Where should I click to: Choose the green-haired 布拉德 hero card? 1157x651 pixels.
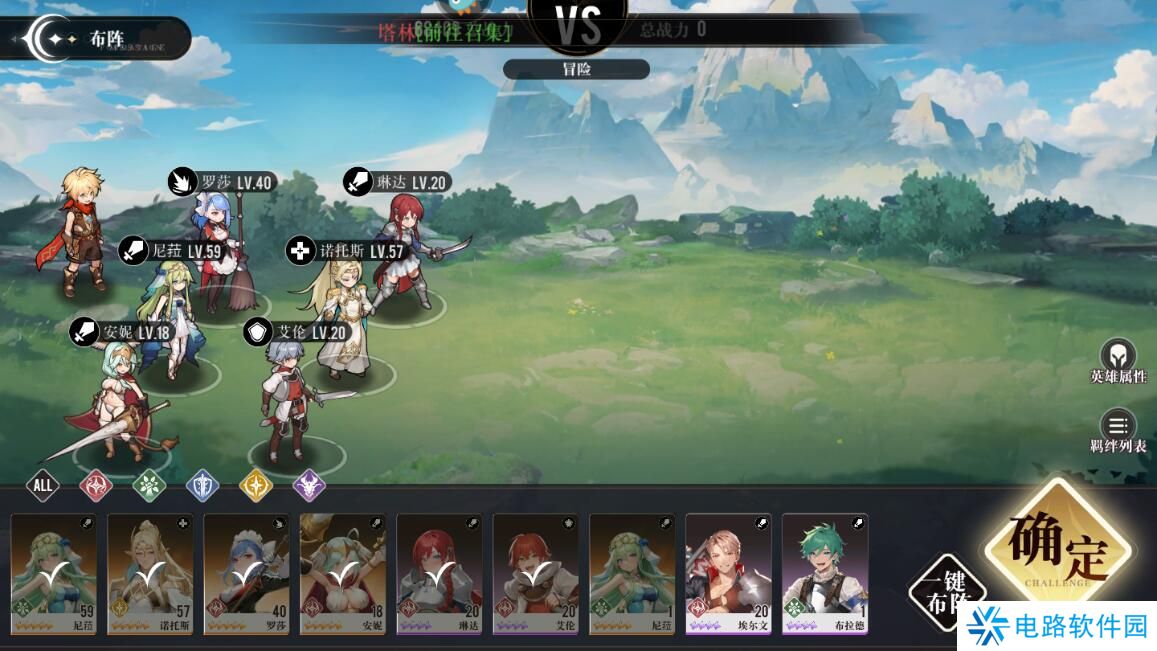click(x=825, y=573)
